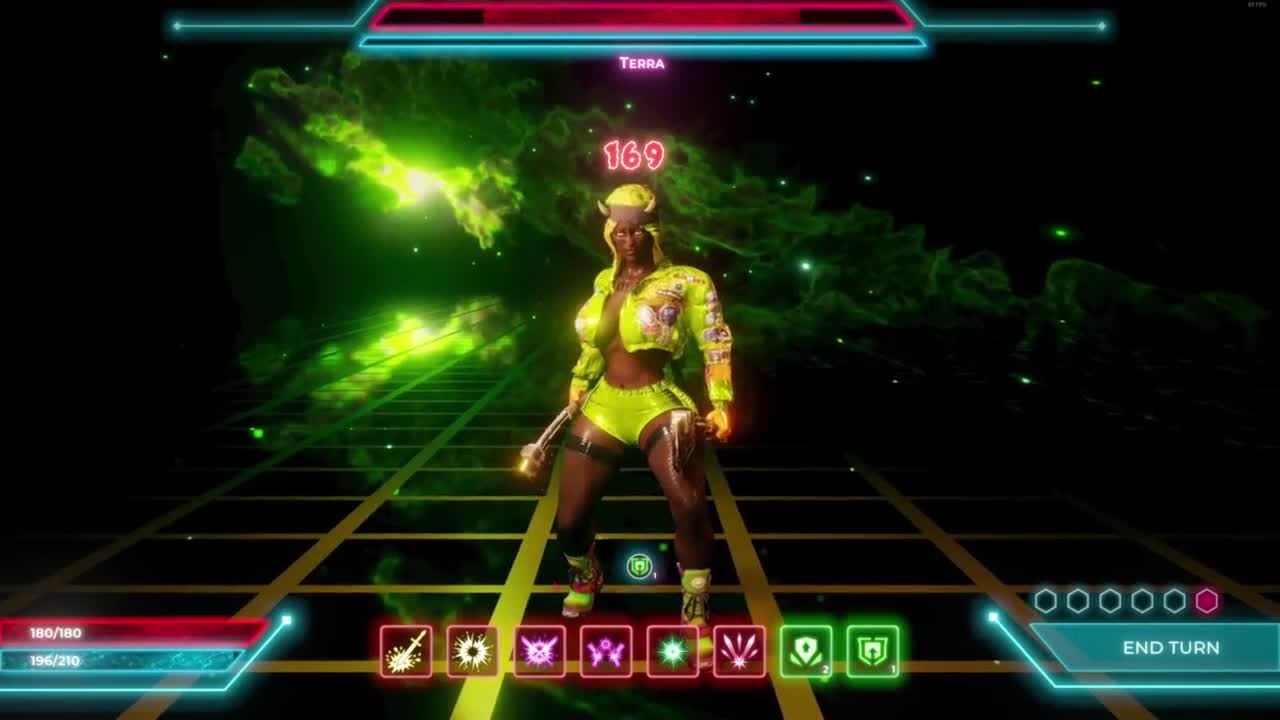This screenshot has width=1280, height=720.
Task: Click the End Turn button
Action: click(1170, 648)
